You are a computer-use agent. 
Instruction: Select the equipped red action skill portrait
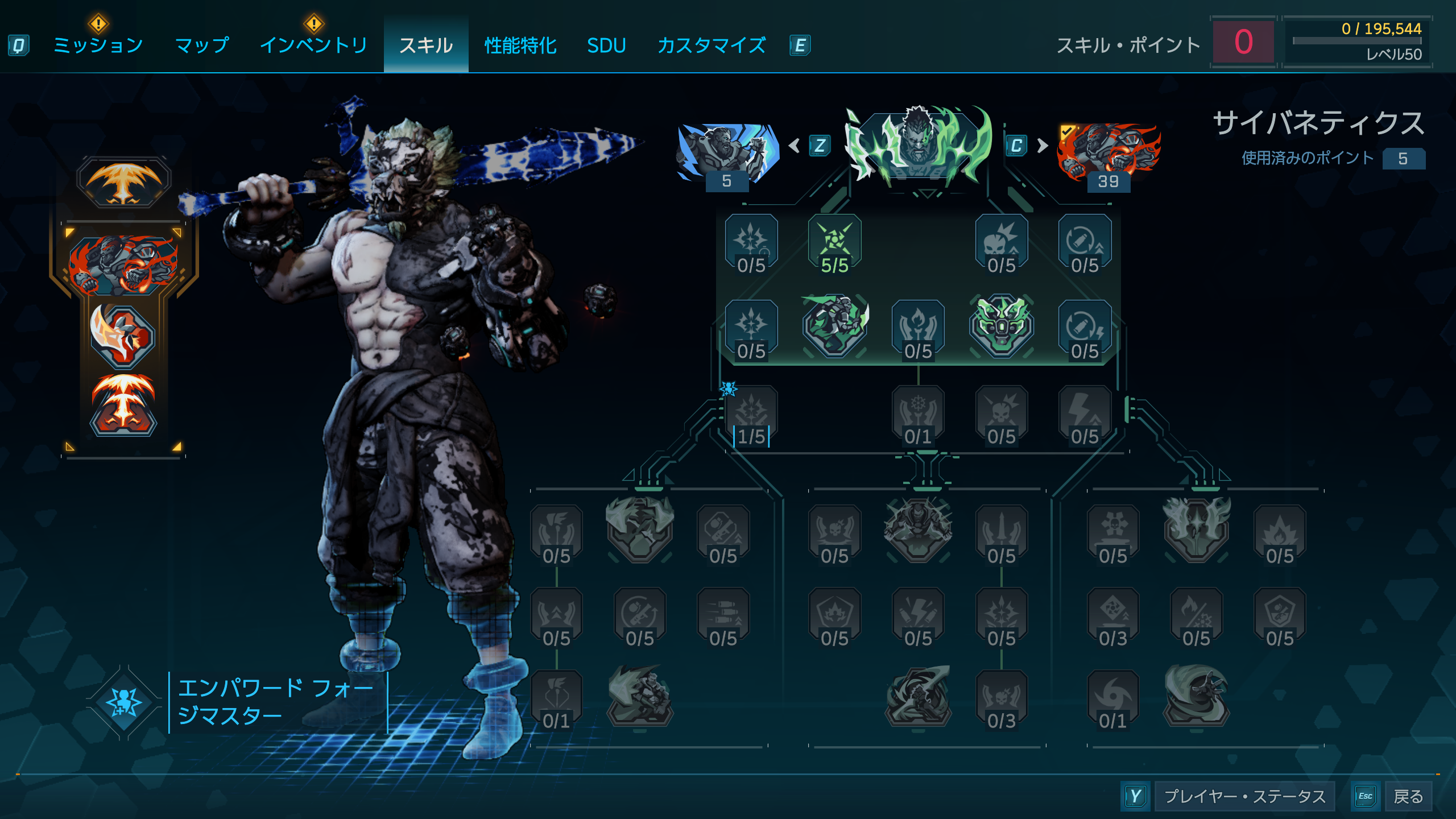pyautogui.click(x=123, y=264)
